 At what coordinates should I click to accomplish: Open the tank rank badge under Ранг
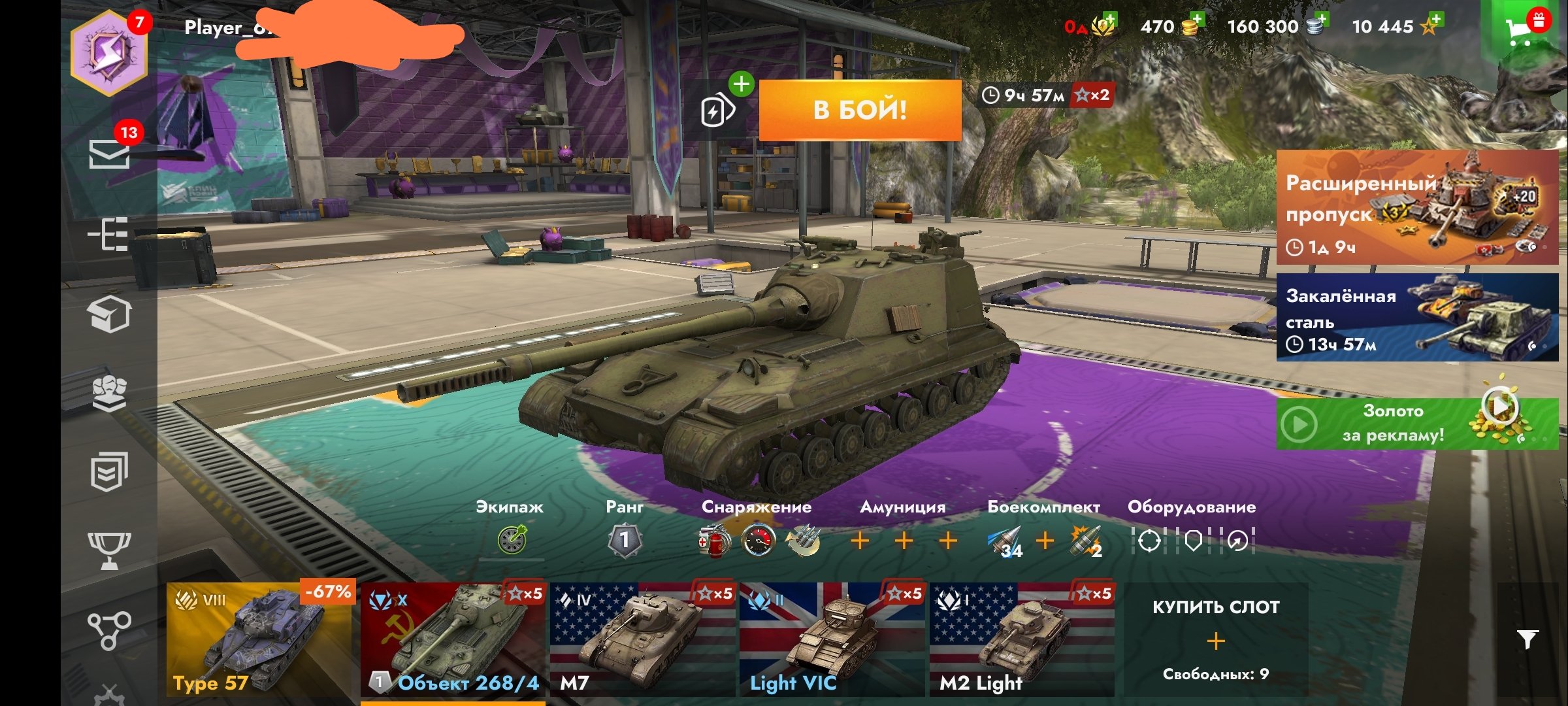point(624,540)
